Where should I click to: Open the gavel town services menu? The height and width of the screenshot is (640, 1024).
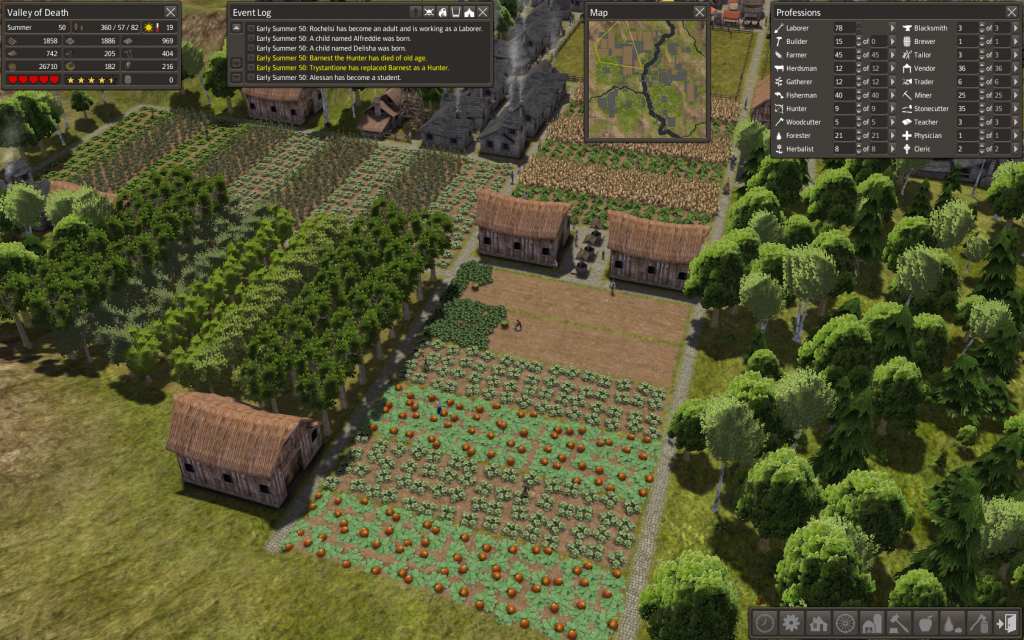coord(899,622)
